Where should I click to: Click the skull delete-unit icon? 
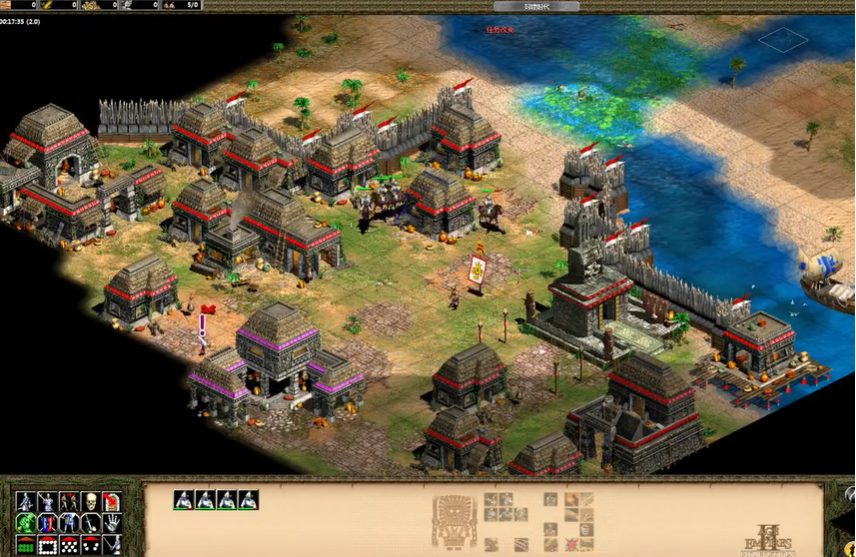[x=90, y=502]
